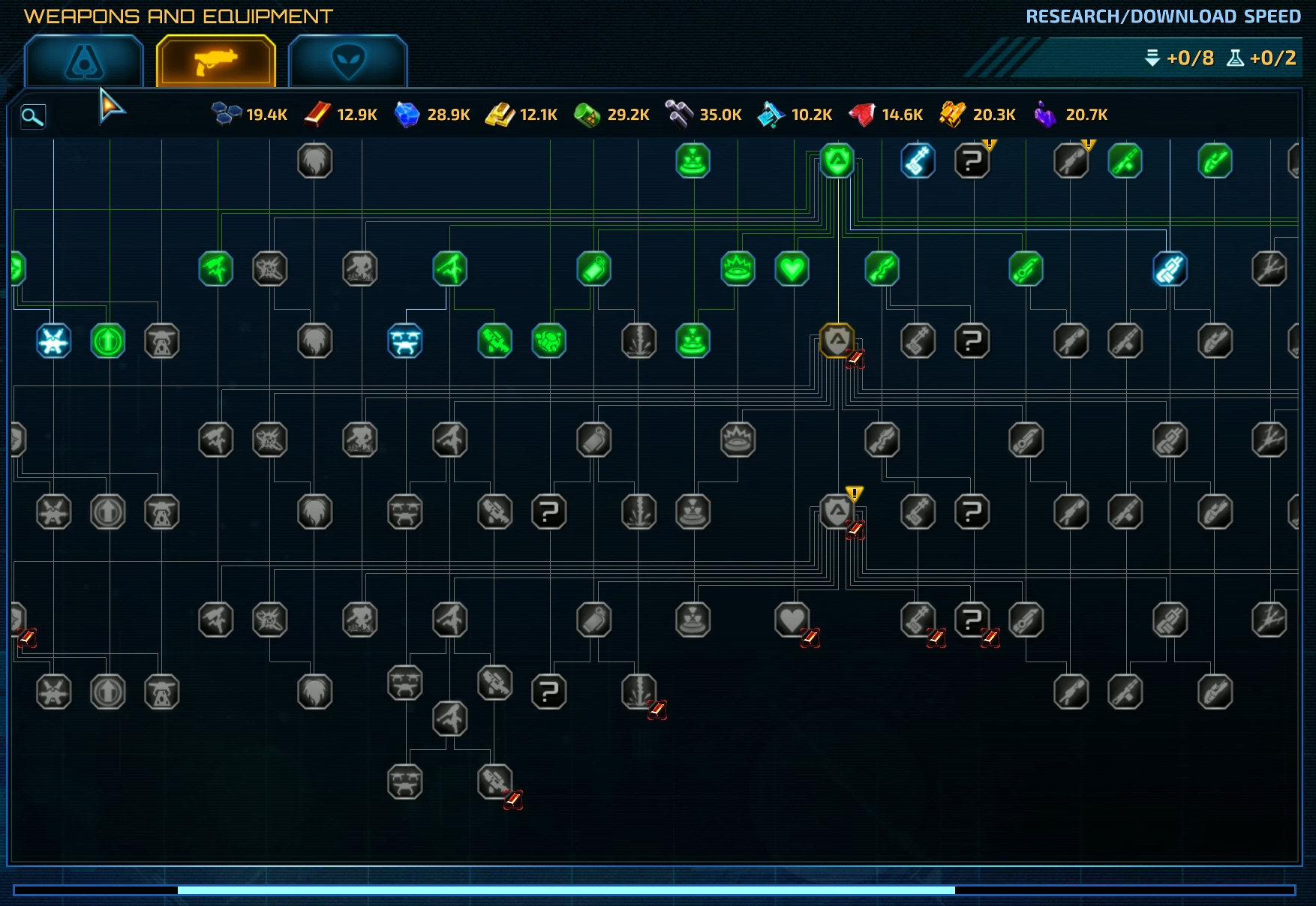Click the blue-highlighted key research node
This screenshot has width=1316, height=906.
[x=918, y=160]
